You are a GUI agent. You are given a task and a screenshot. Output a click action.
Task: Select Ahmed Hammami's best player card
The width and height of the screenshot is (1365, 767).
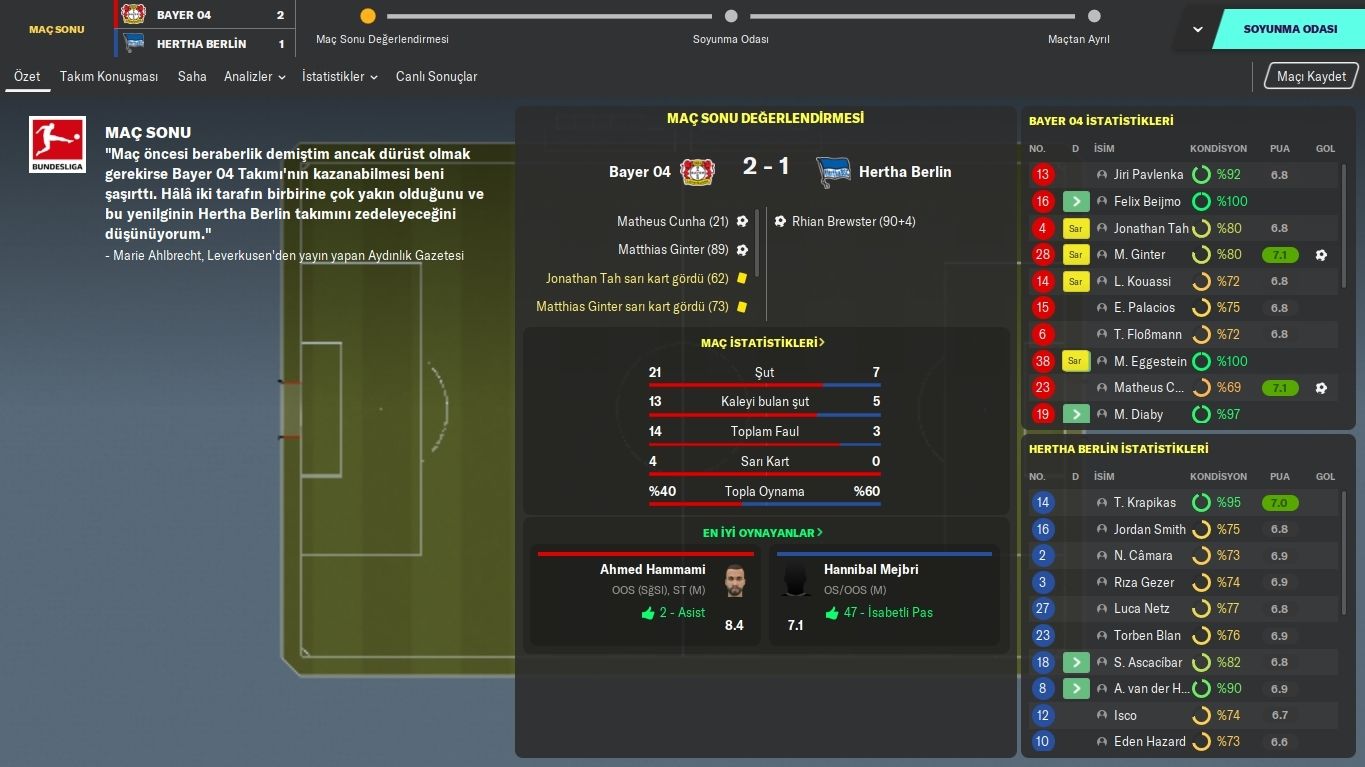click(646, 596)
